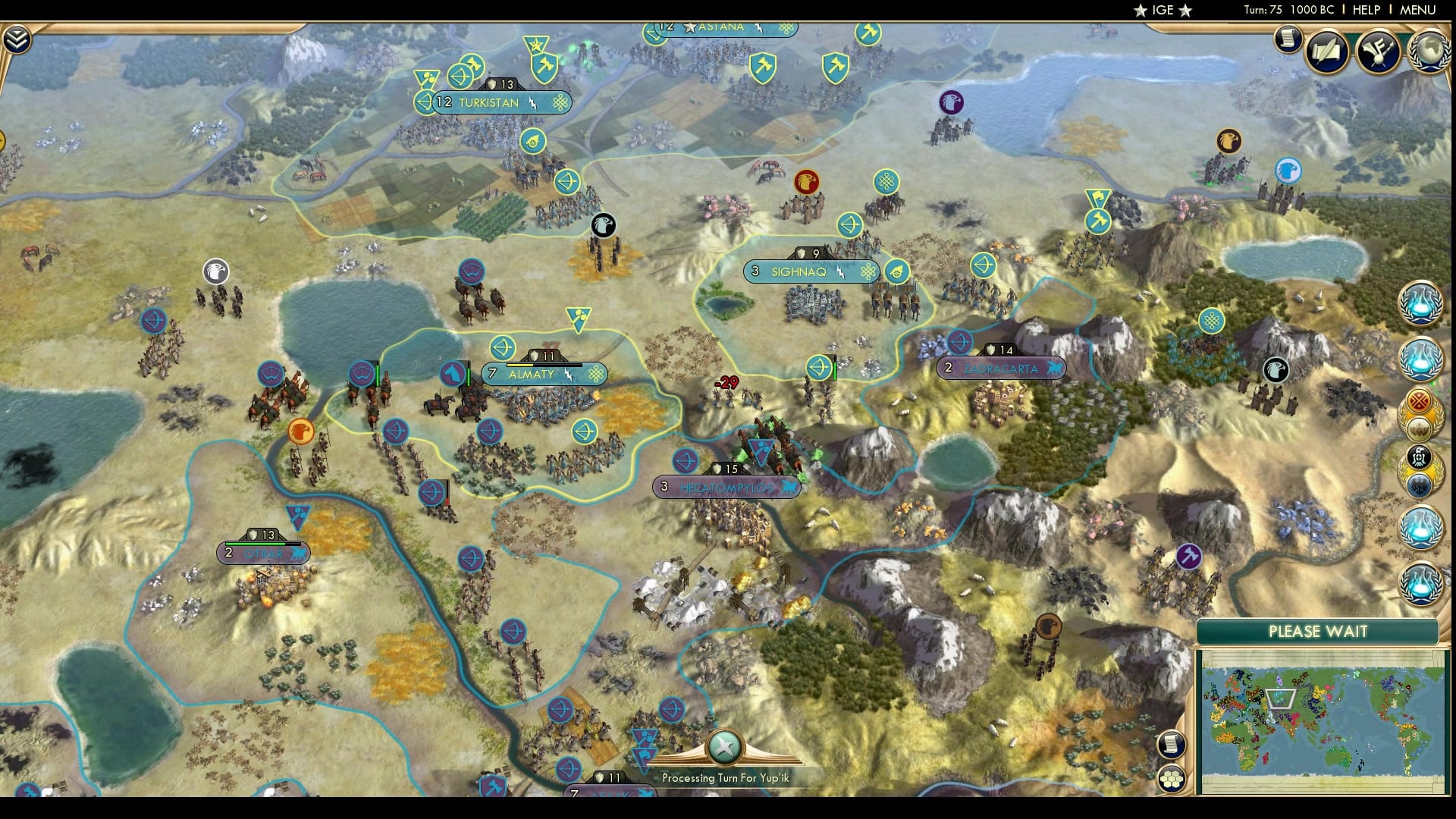Click Otrak's green growth progress bar

[x=258, y=544]
